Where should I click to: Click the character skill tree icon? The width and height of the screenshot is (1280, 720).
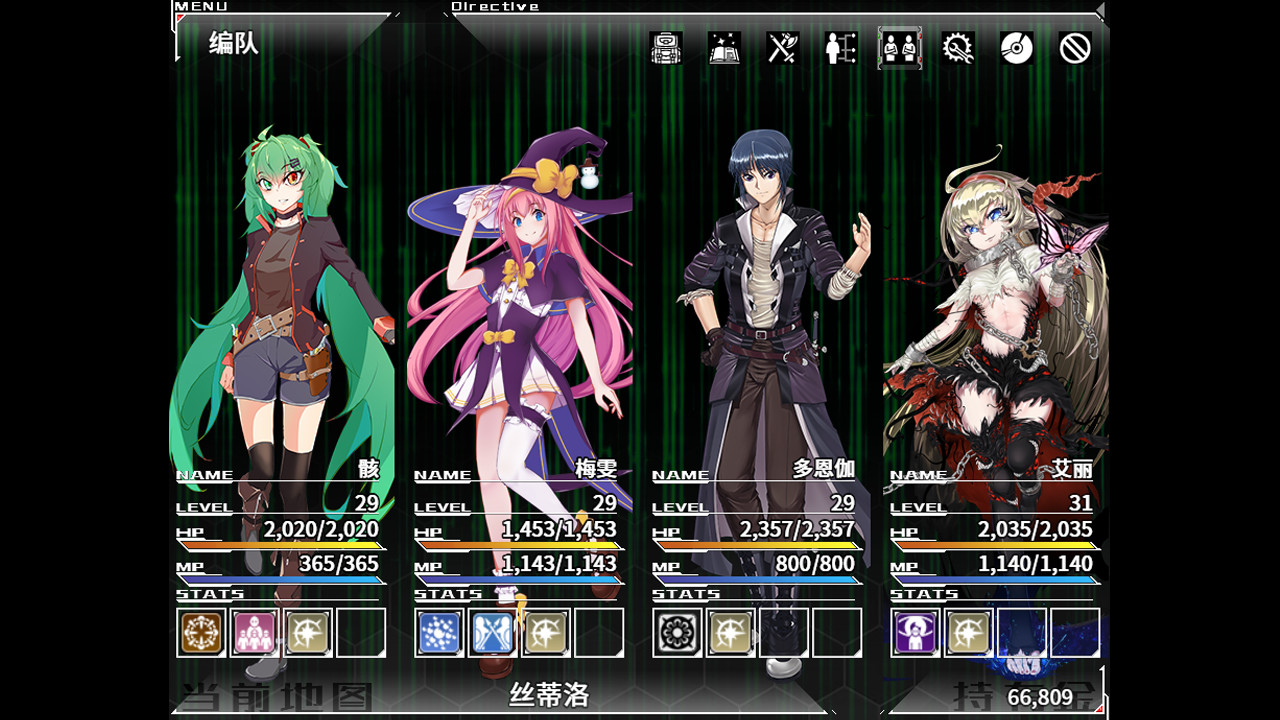pos(841,48)
